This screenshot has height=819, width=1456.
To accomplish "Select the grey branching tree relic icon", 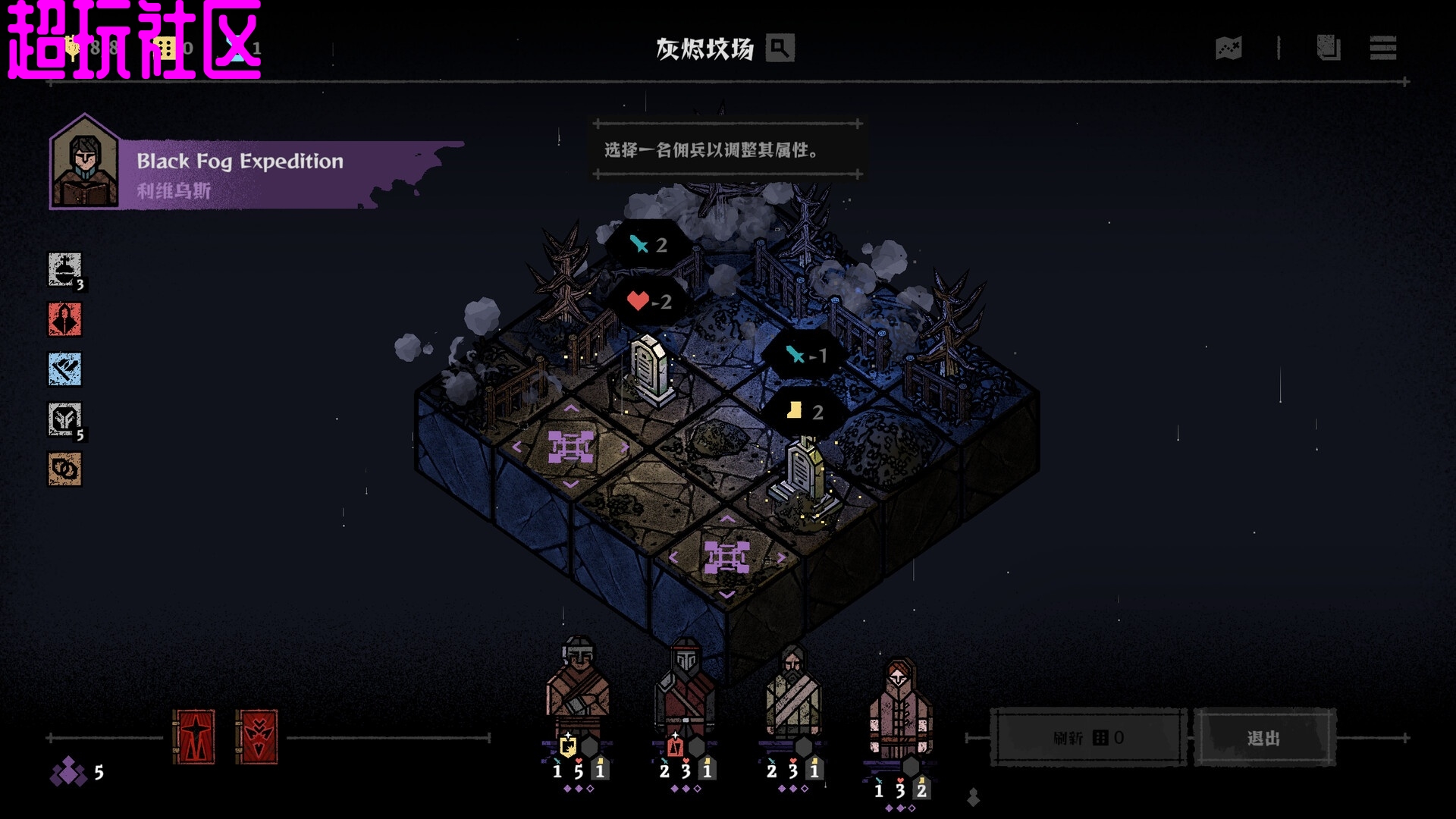I will click(x=64, y=419).
